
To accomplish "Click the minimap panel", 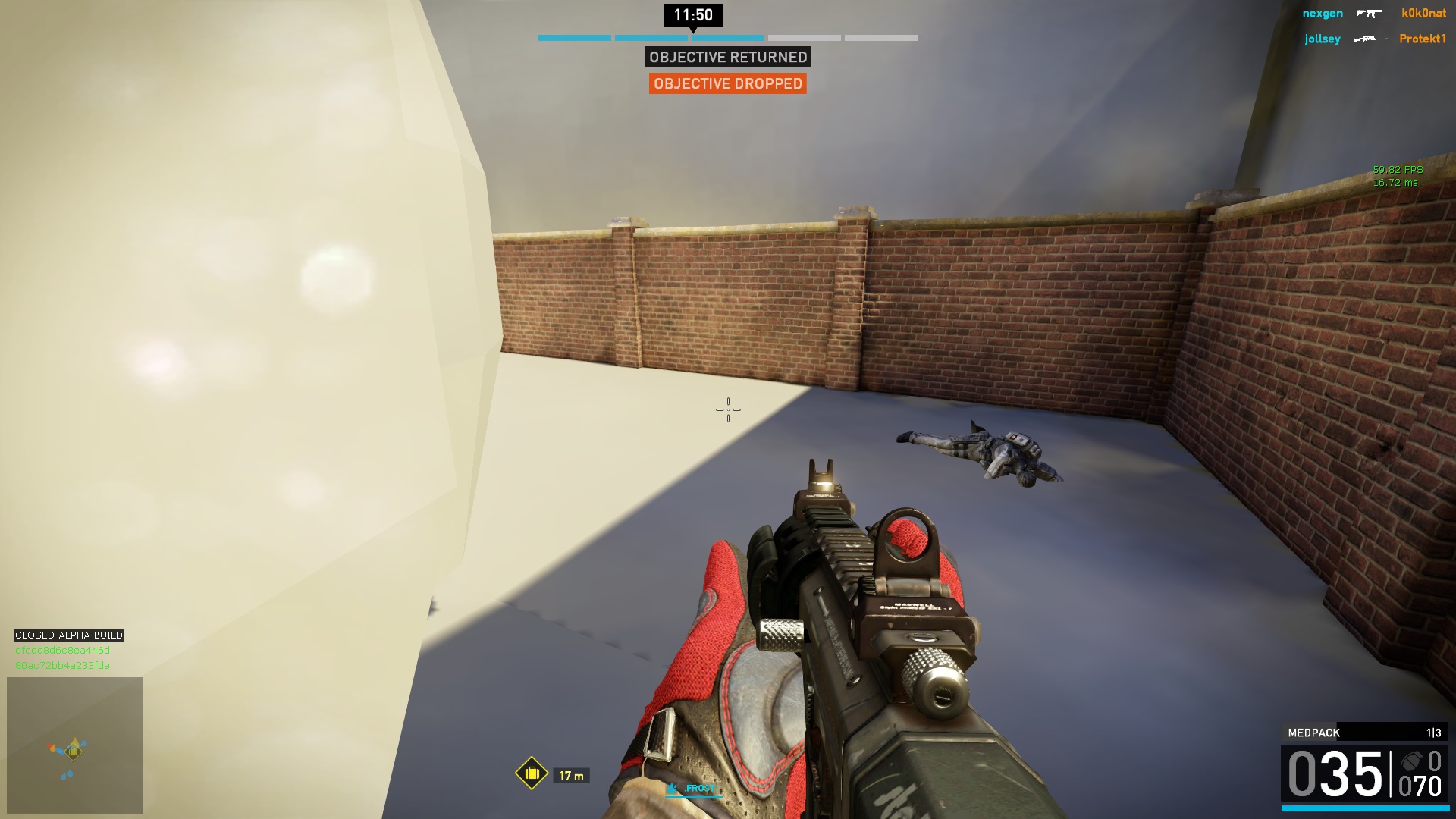I will pyautogui.click(x=75, y=745).
